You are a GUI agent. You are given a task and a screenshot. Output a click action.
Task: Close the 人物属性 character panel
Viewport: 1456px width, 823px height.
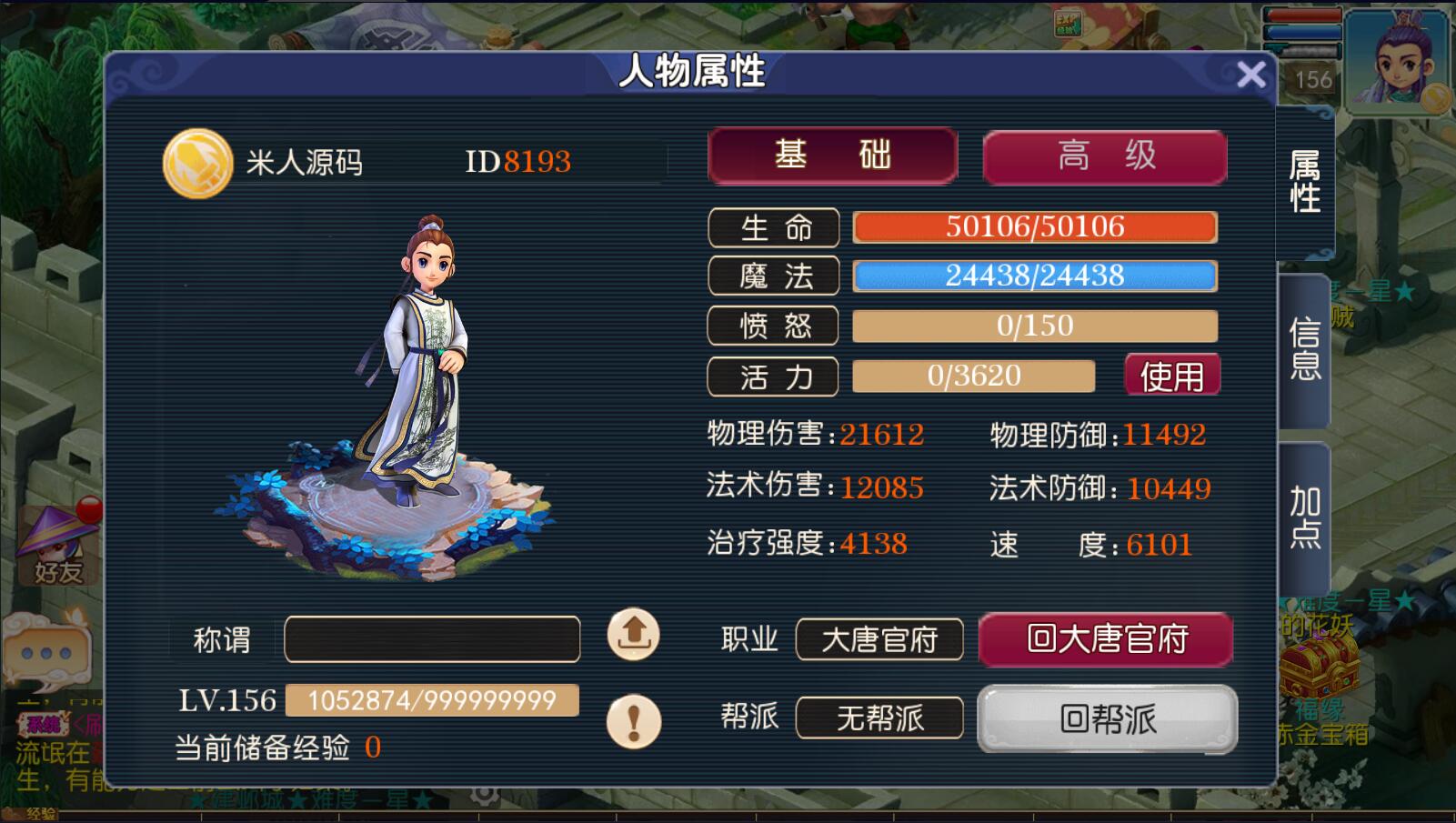click(x=1251, y=75)
